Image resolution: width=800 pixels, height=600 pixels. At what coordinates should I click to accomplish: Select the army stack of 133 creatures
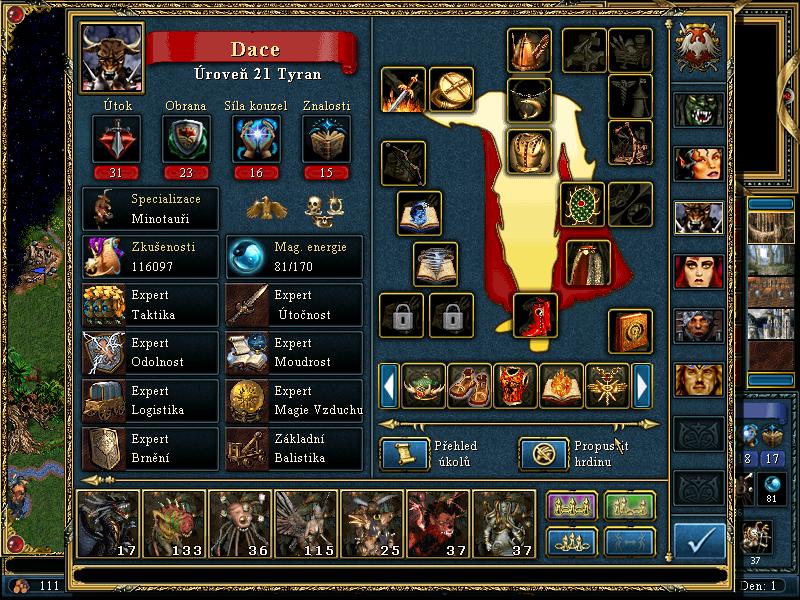click(173, 523)
